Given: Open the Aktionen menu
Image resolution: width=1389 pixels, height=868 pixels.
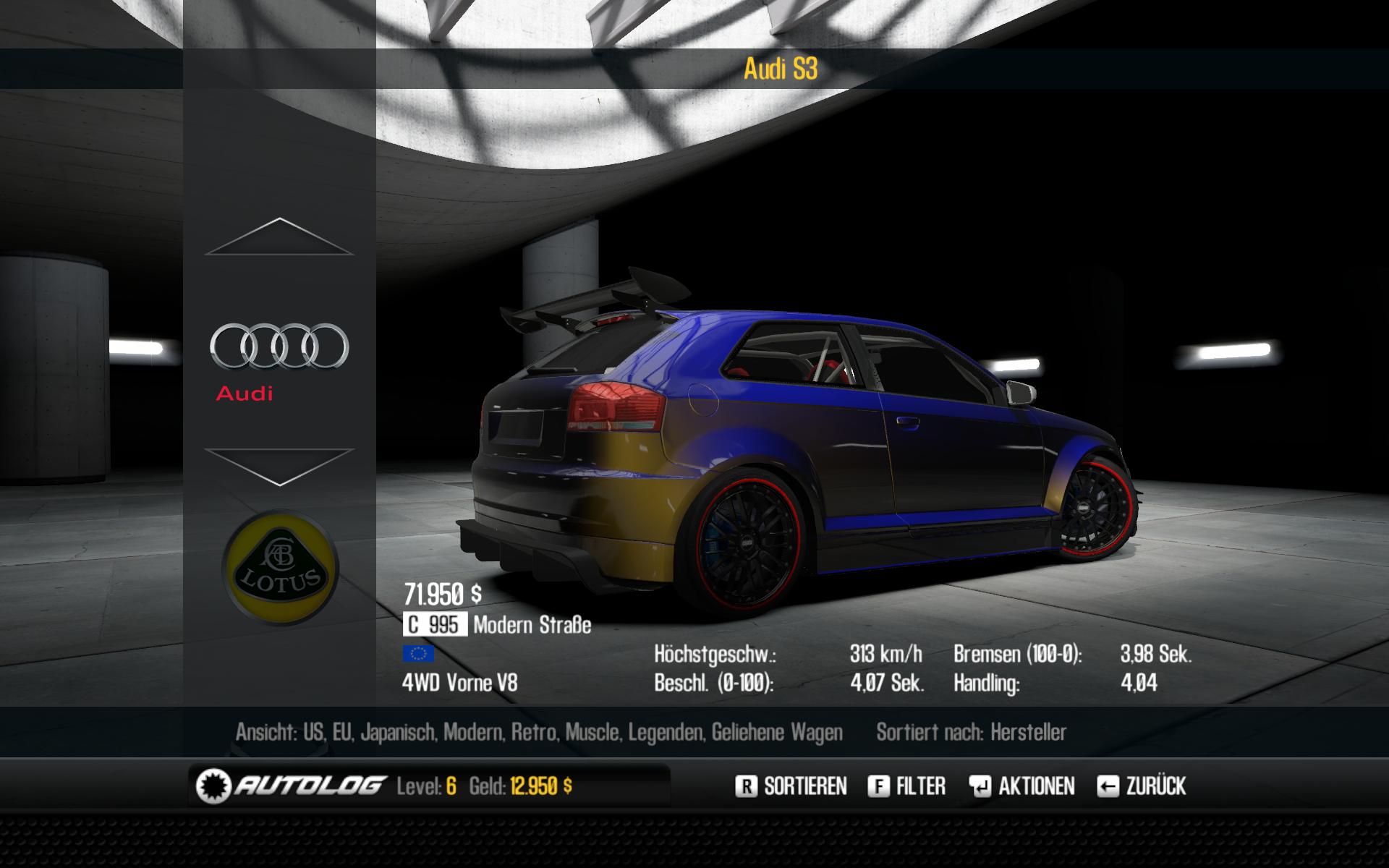Looking at the screenshot, I should [x=1022, y=786].
